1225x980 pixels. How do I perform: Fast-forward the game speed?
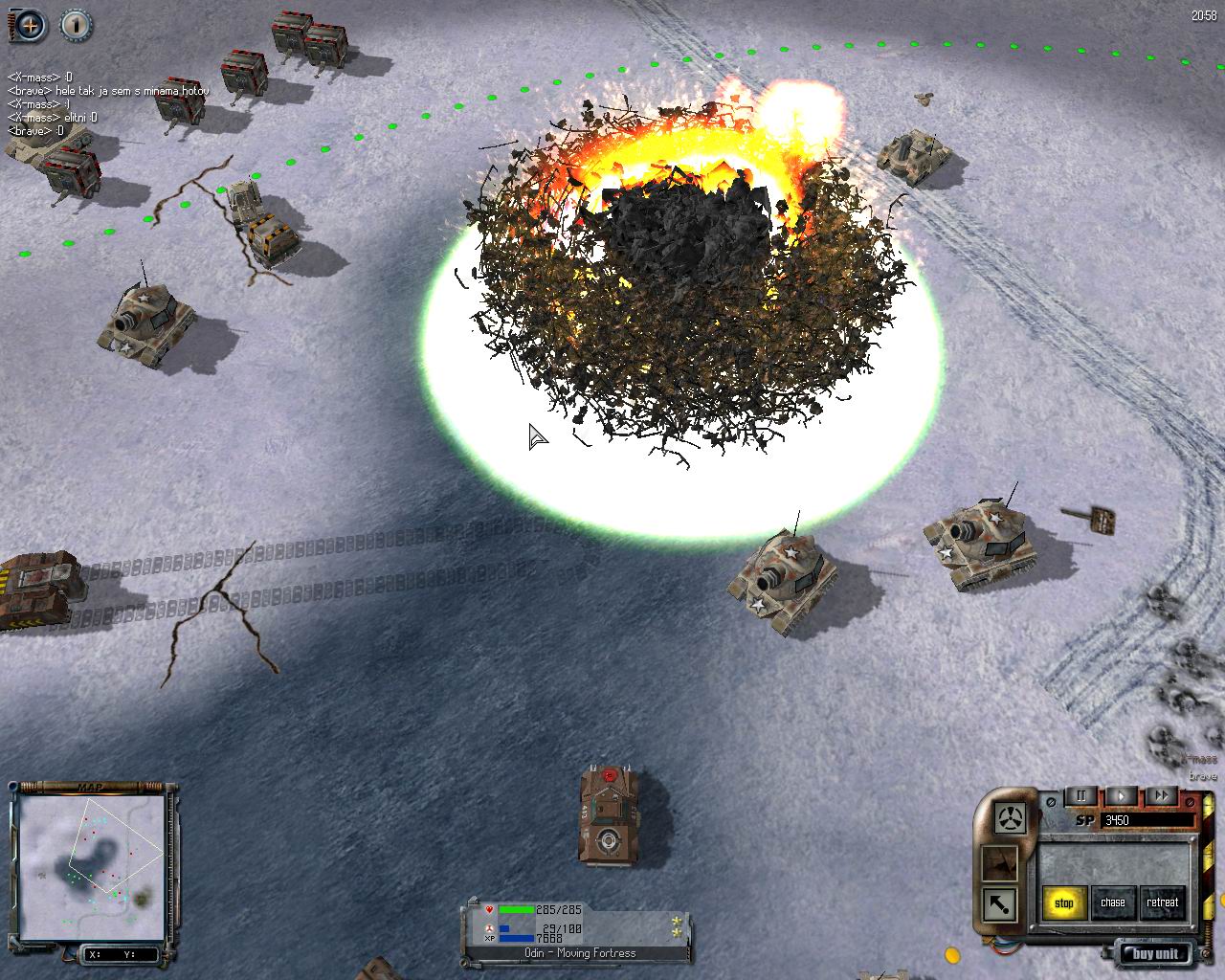1160,796
